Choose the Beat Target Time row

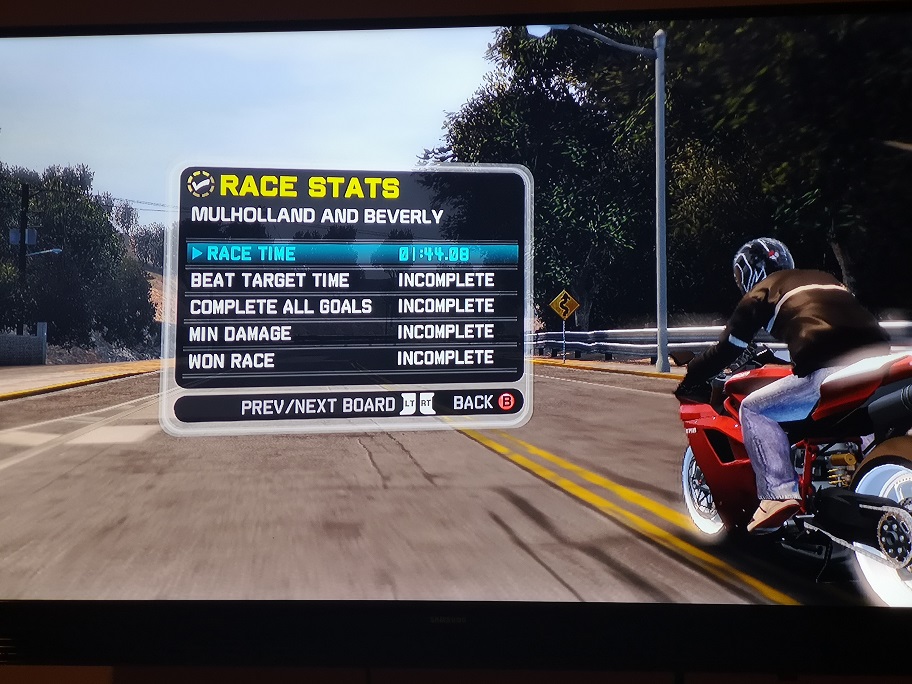[x=352, y=280]
